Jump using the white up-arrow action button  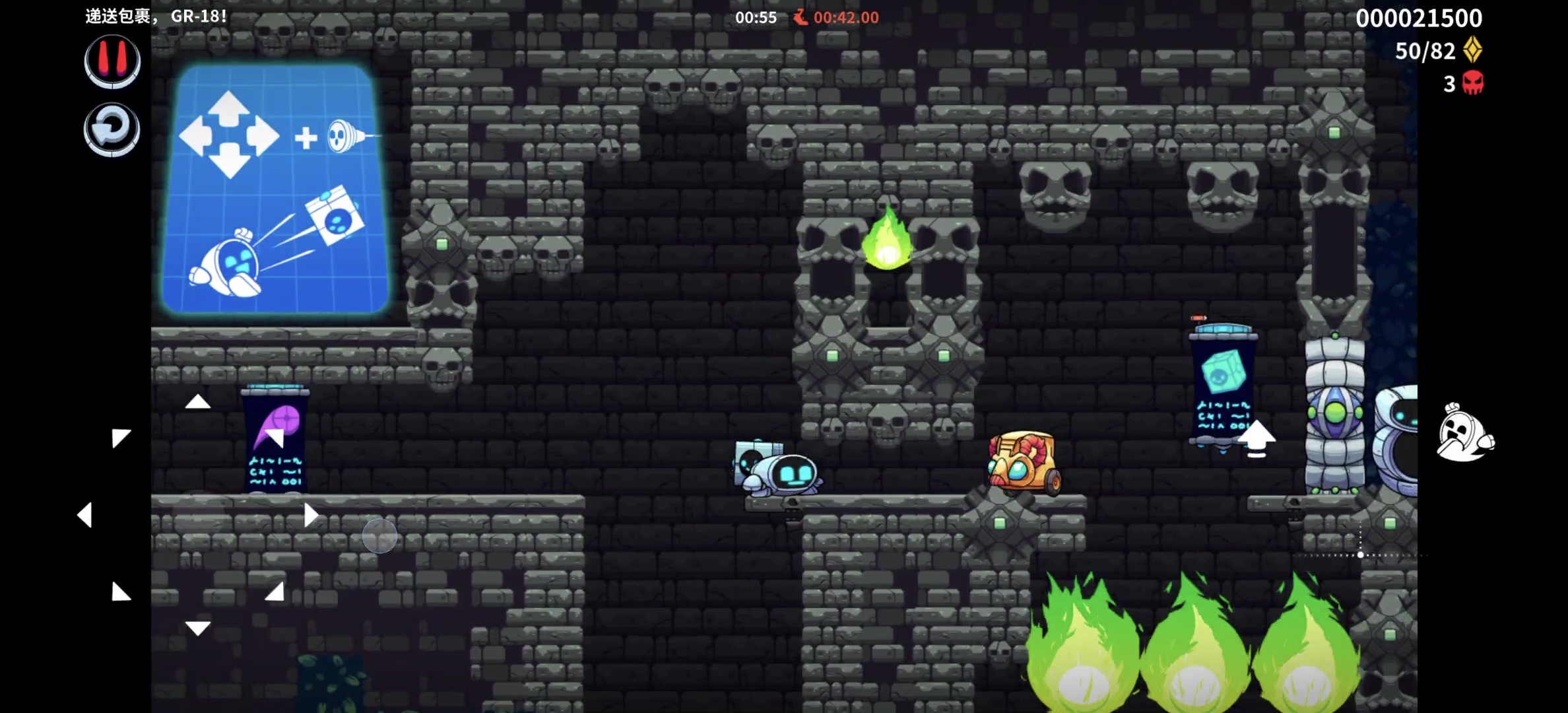point(1256,438)
